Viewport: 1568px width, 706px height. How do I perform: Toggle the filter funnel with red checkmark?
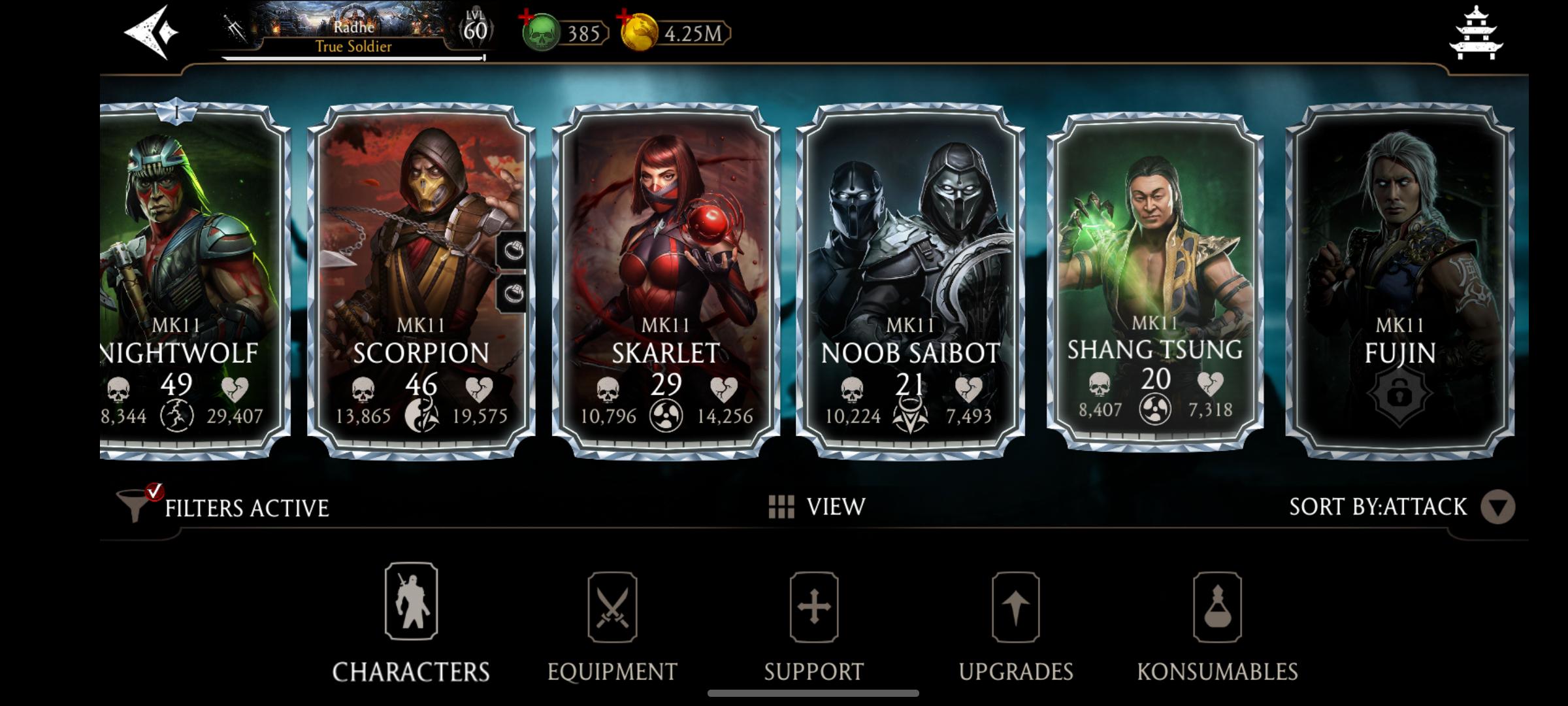[x=137, y=505]
